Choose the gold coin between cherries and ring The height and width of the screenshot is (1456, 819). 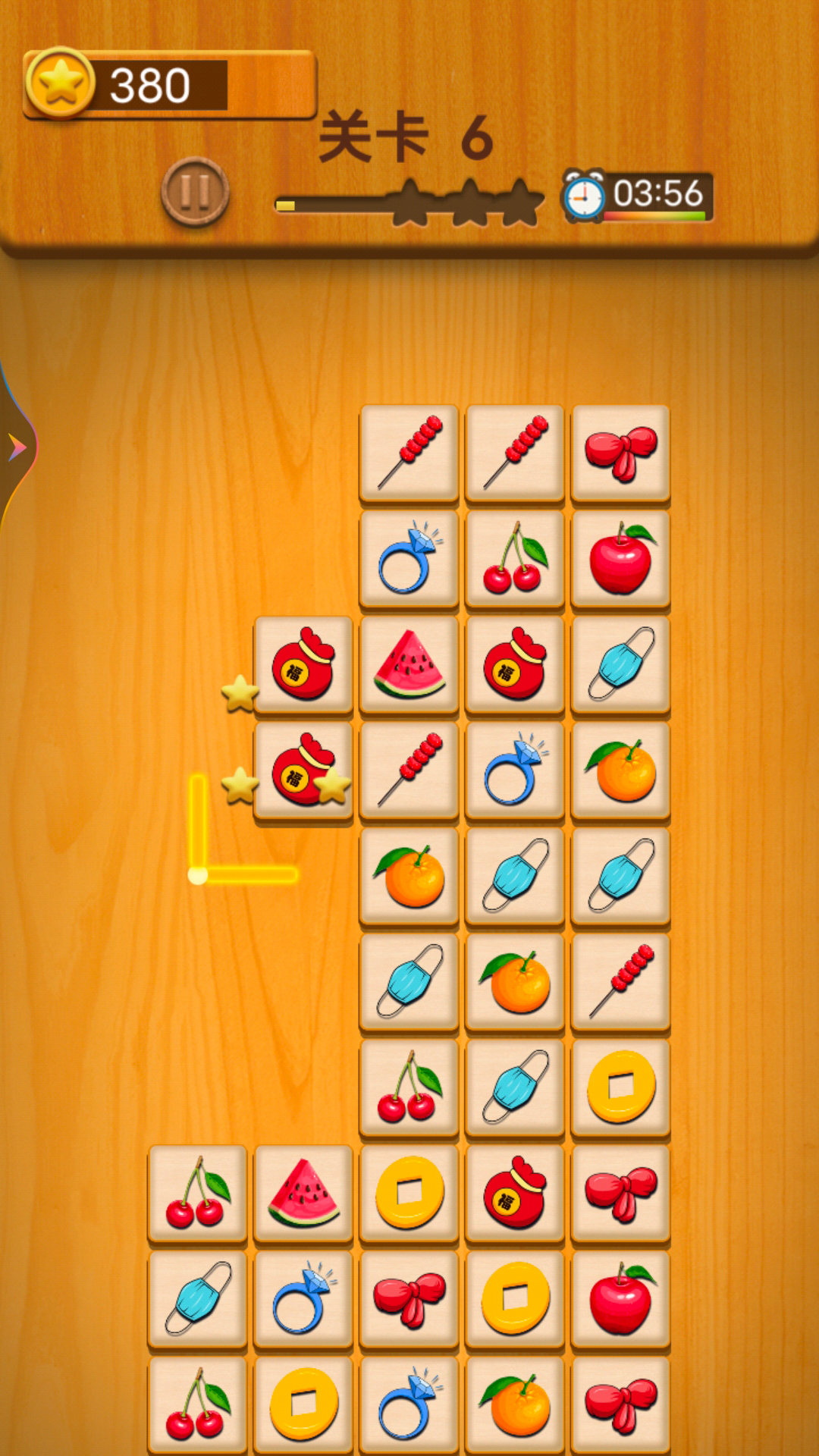(x=303, y=1404)
